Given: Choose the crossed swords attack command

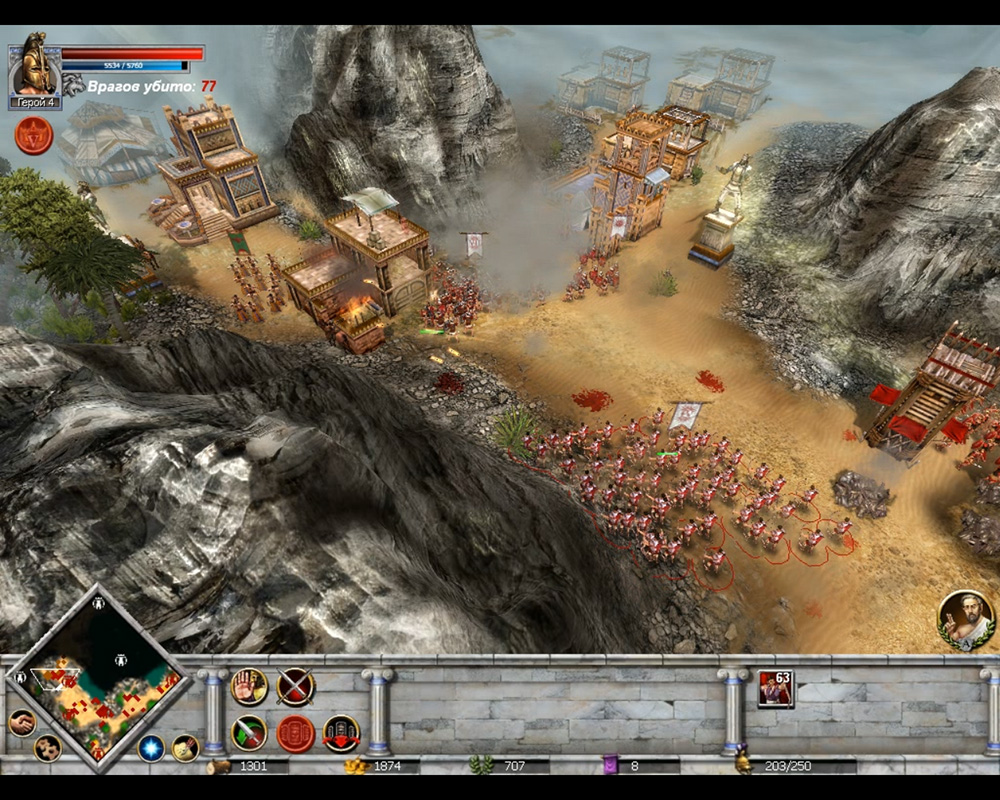Looking at the screenshot, I should tap(295, 687).
